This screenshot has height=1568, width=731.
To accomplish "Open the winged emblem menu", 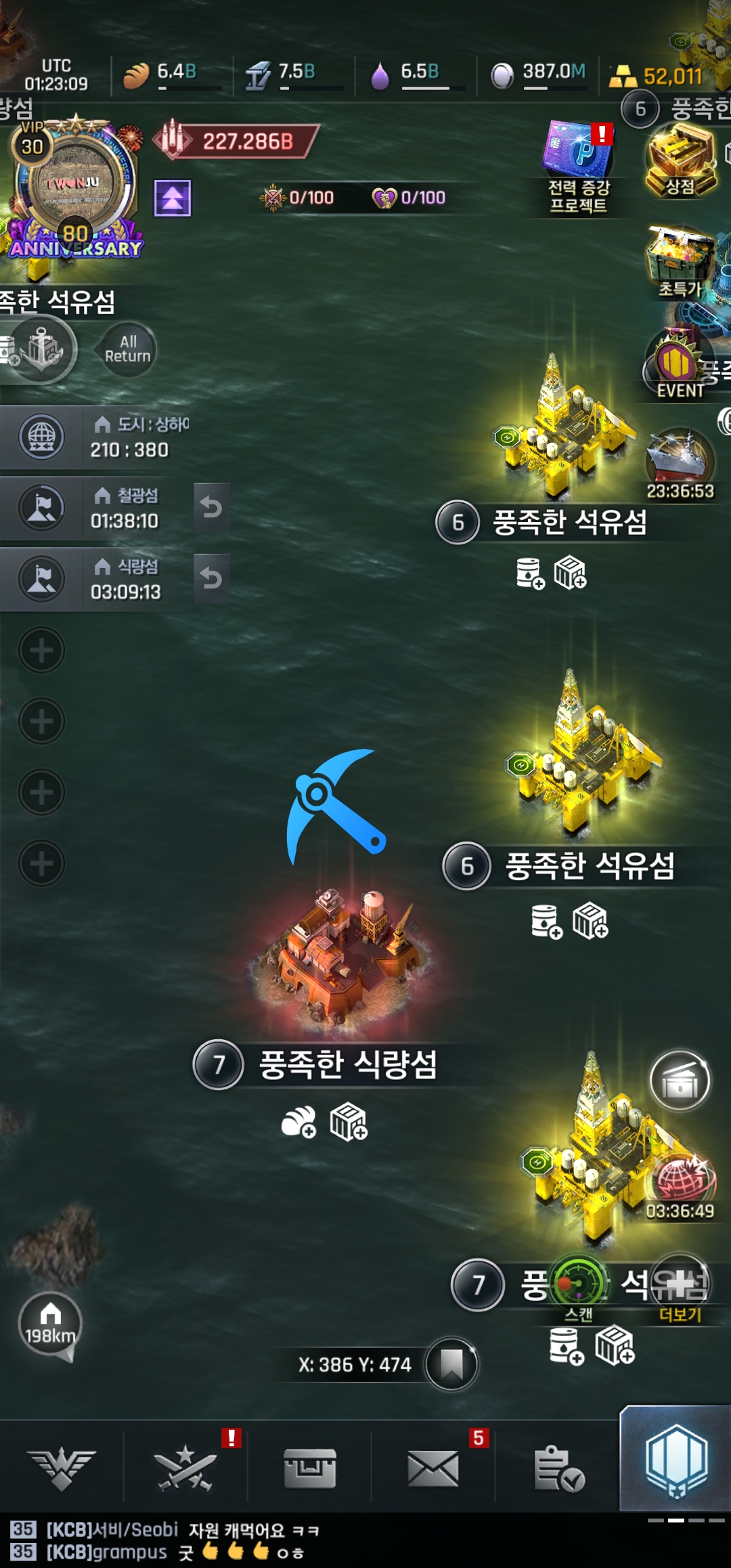I will point(62,1468).
